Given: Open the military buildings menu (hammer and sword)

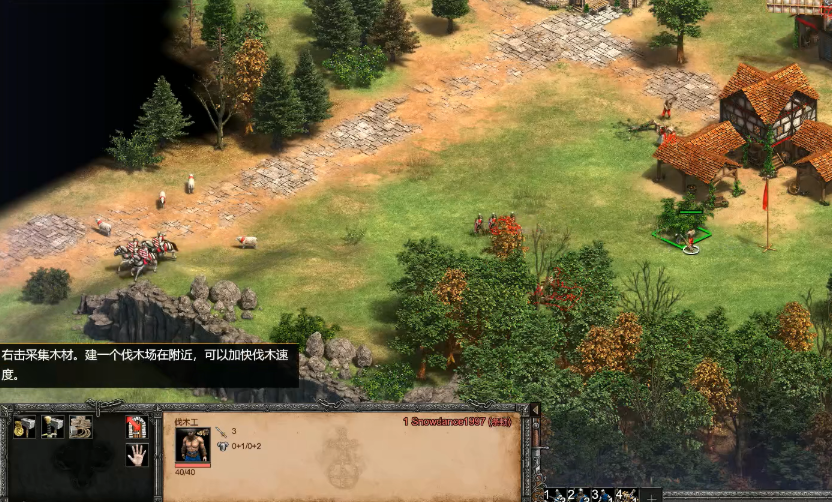Looking at the screenshot, I should pyautogui.click(x=53, y=427).
